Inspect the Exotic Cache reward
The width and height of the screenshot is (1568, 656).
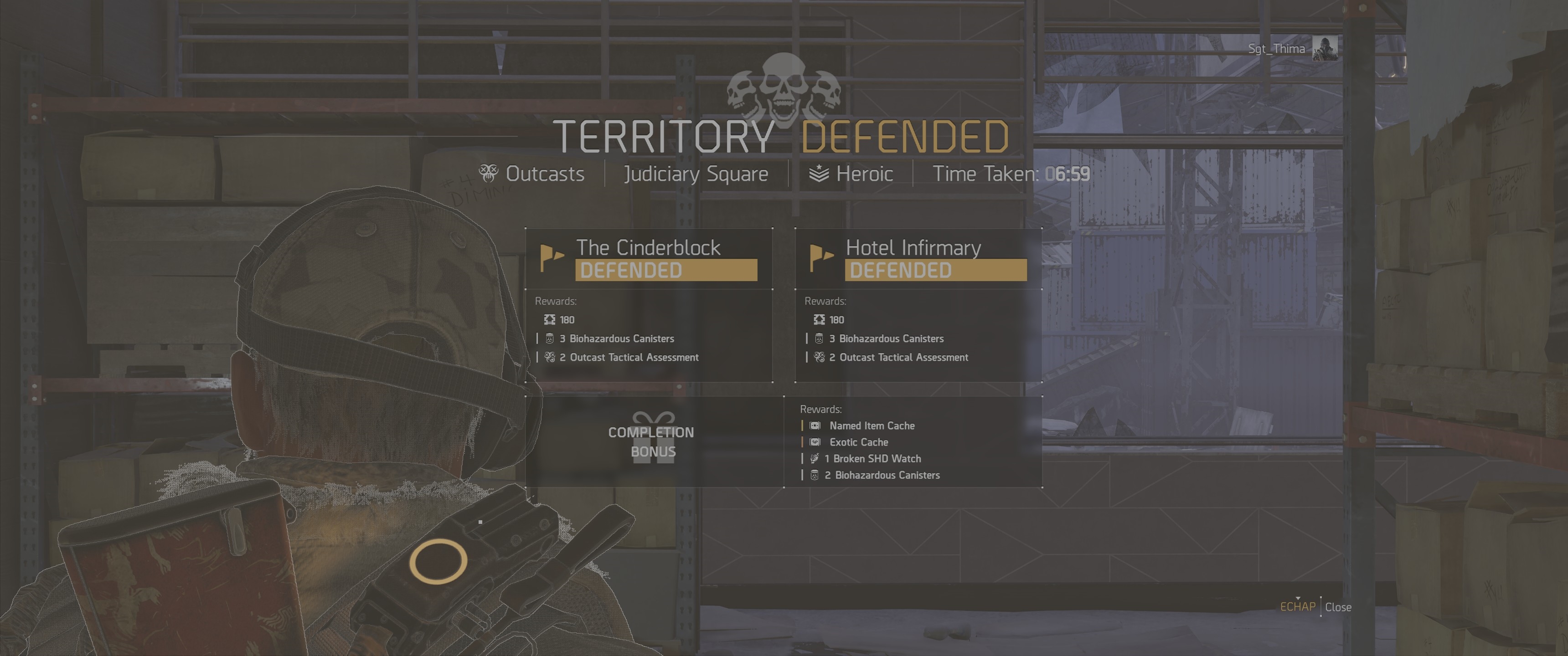click(x=858, y=442)
